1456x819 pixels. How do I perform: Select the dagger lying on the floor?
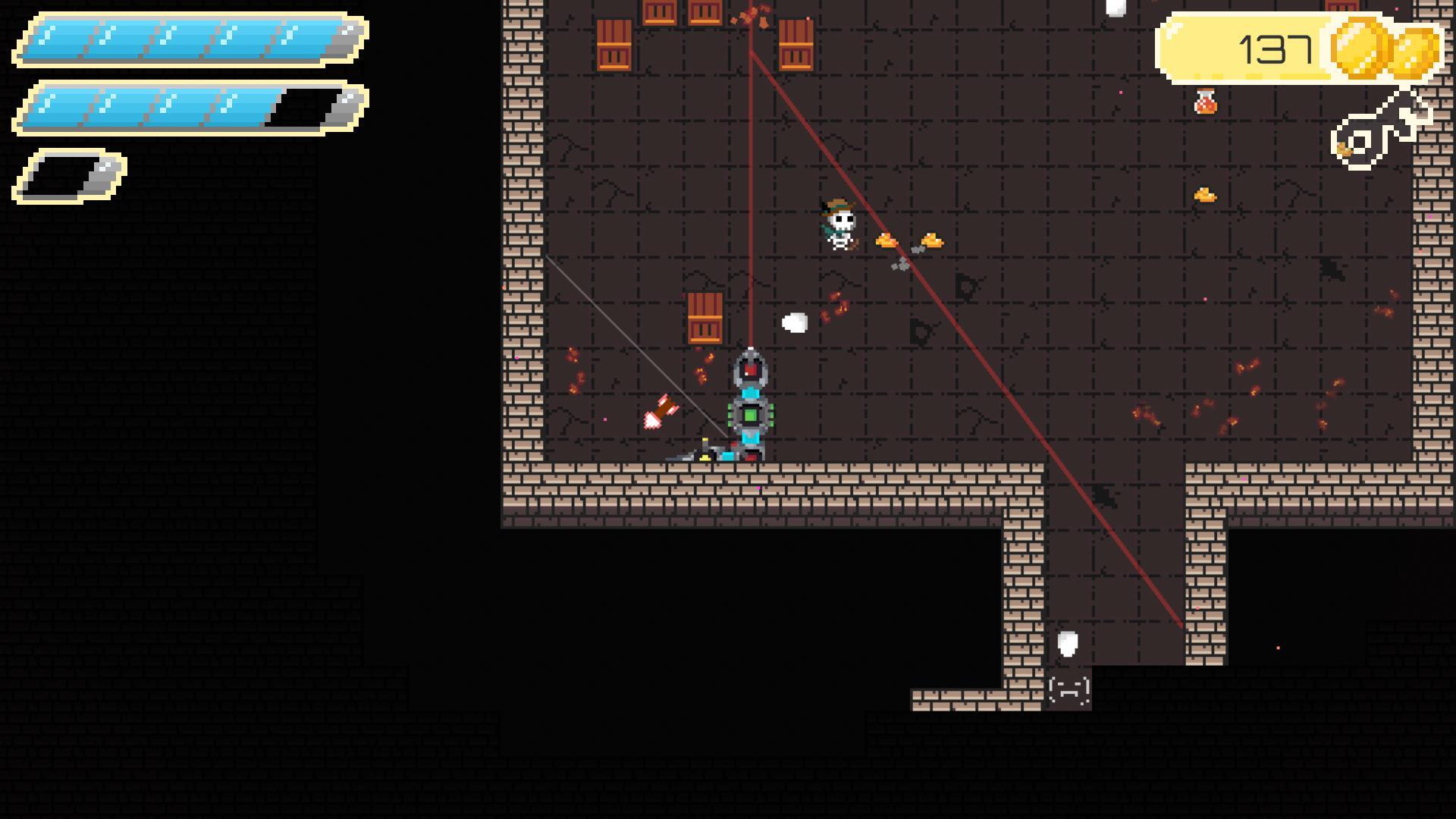coord(686,455)
